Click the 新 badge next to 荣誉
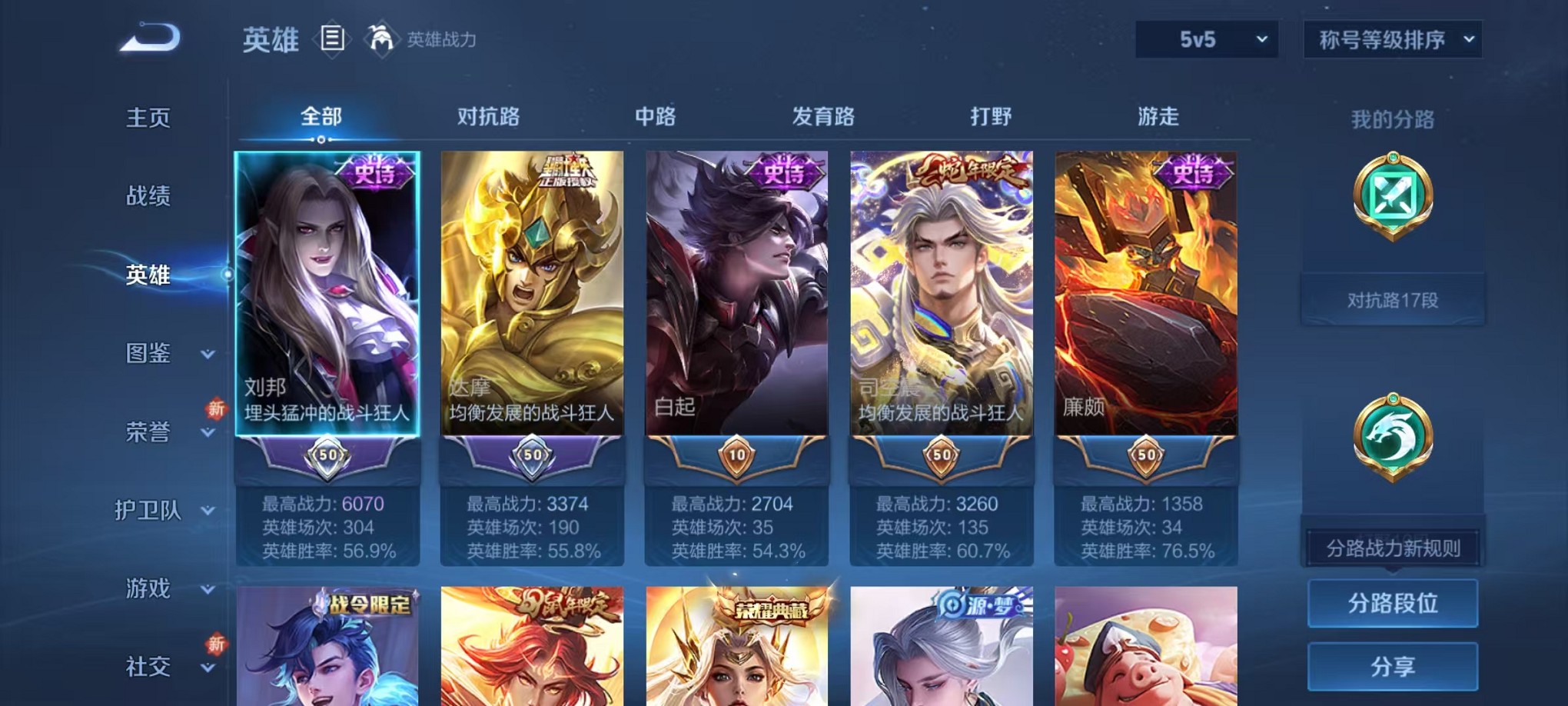The width and height of the screenshot is (1568, 706). click(x=218, y=410)
